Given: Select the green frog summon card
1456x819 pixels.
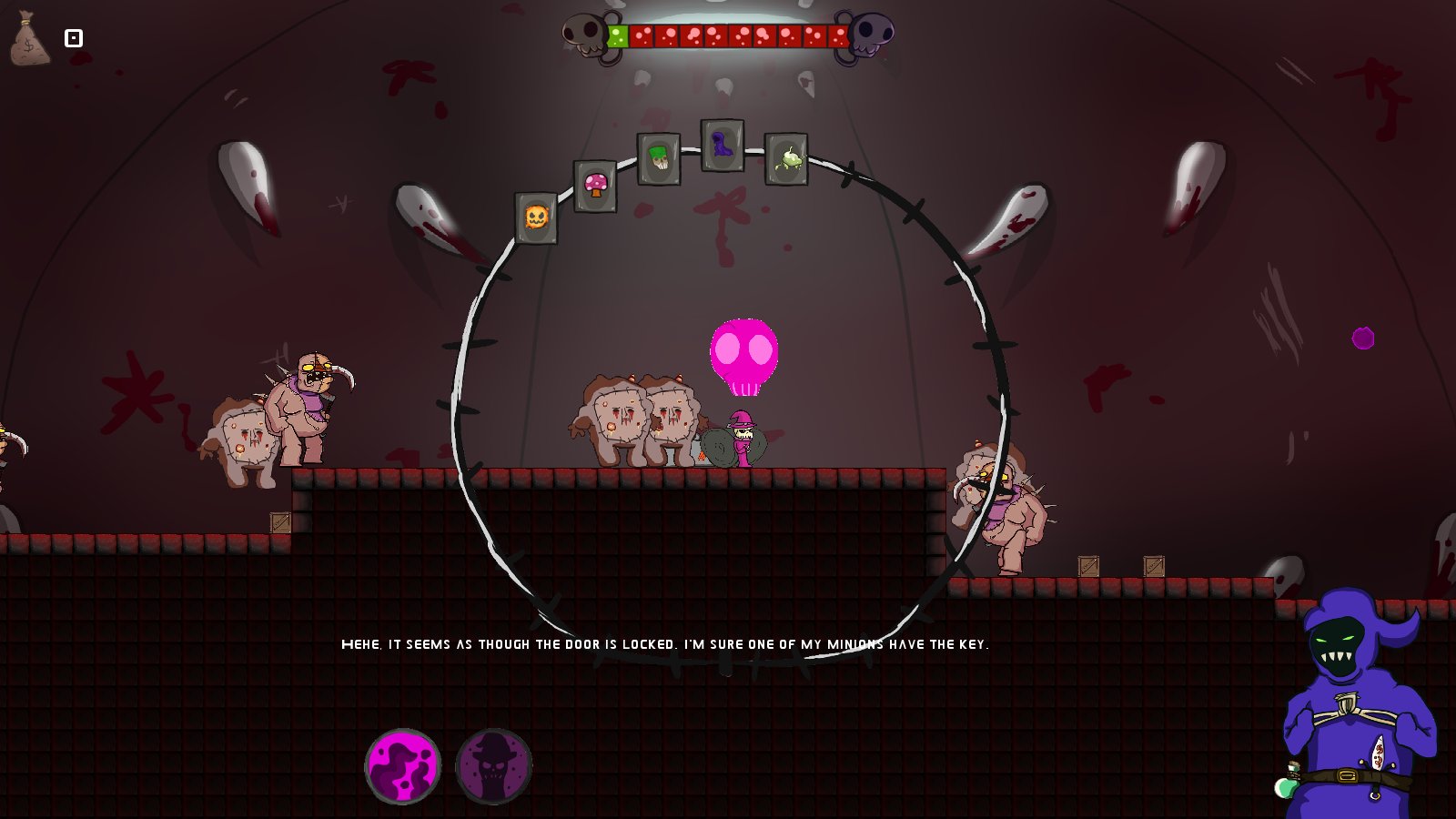Looking at the screenshot, I should (786, 159).
